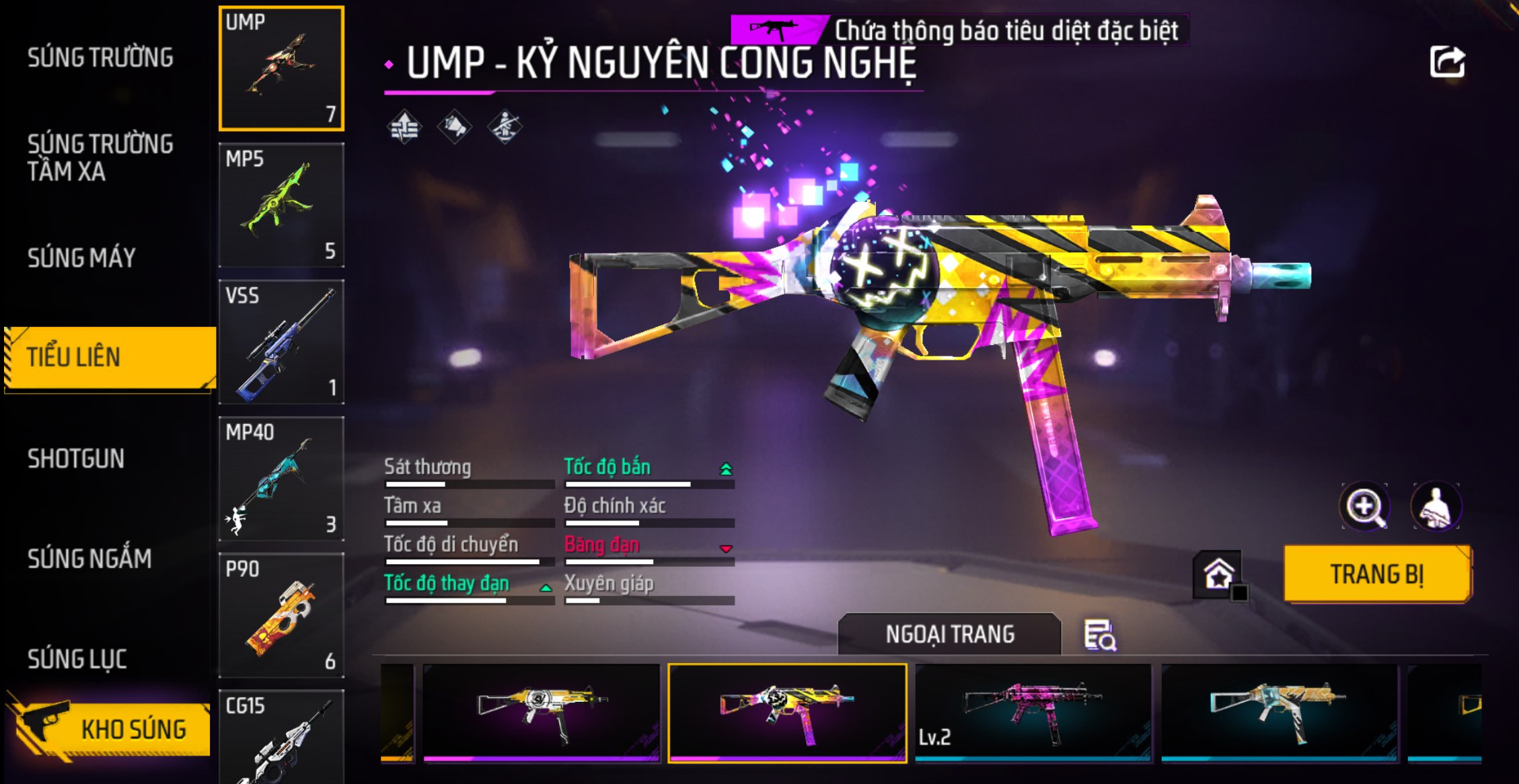Open the skin list search icon
The height and width of the screenshot is (784, 1519).
tap(1100, 635)
